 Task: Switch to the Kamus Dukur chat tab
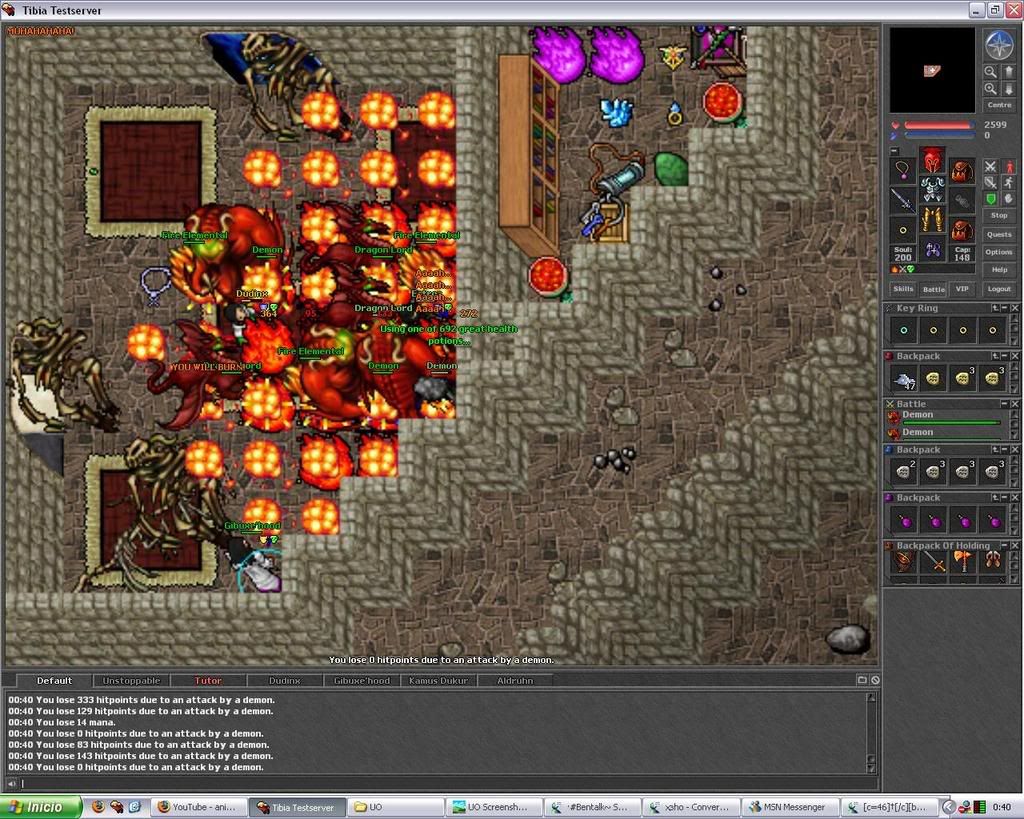tap(438, 681)
